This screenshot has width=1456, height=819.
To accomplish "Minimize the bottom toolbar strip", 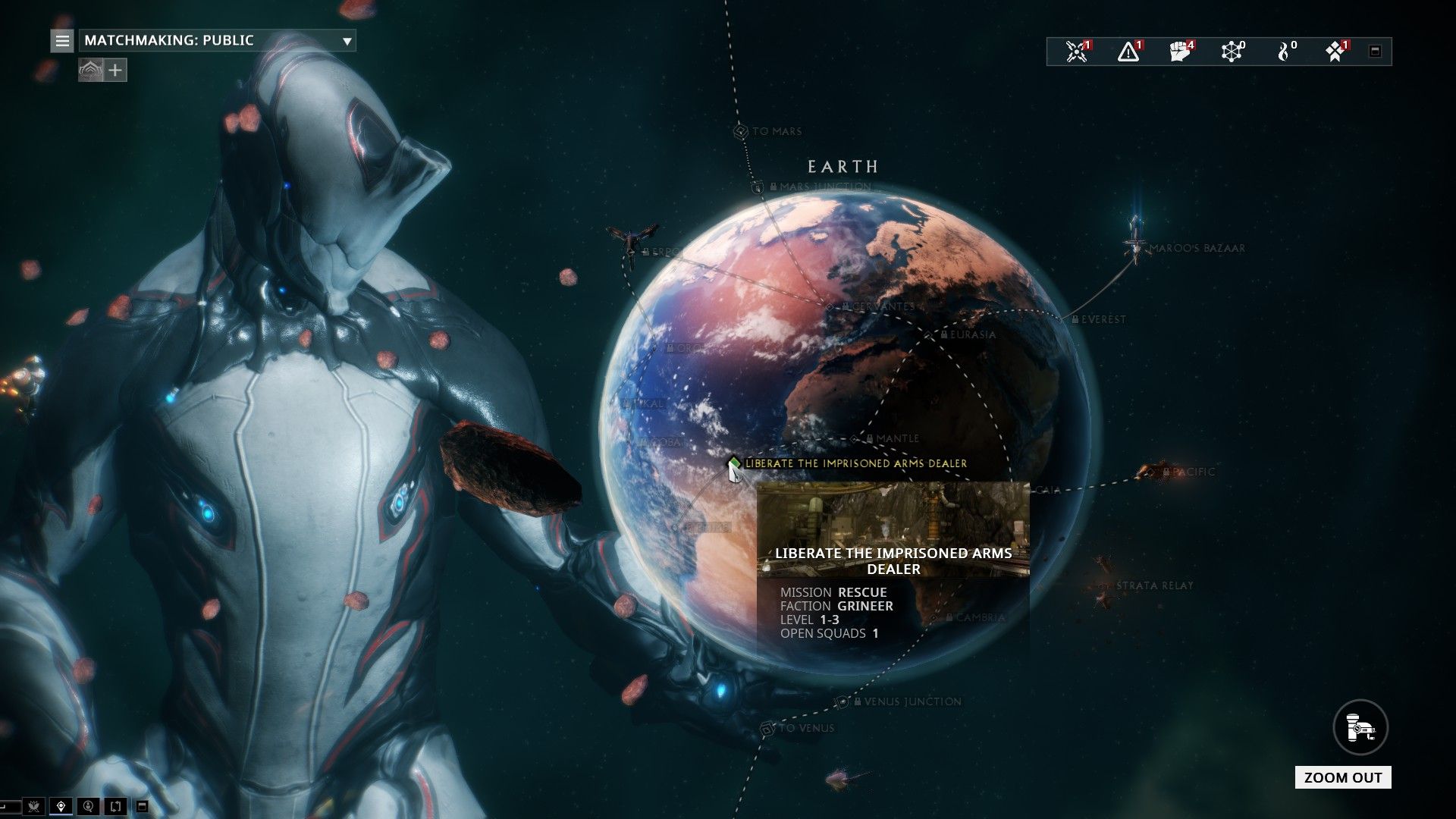I will coord(142,806).
